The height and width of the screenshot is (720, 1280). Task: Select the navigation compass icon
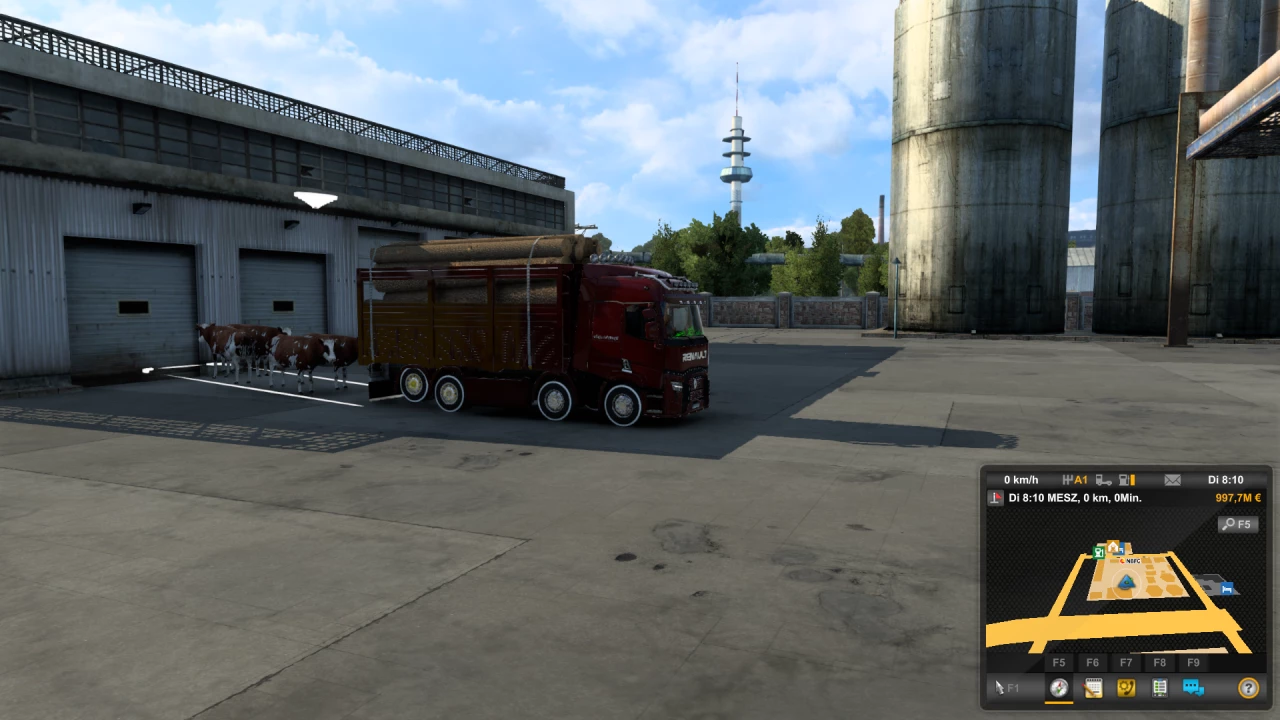tap(1060, 689)
